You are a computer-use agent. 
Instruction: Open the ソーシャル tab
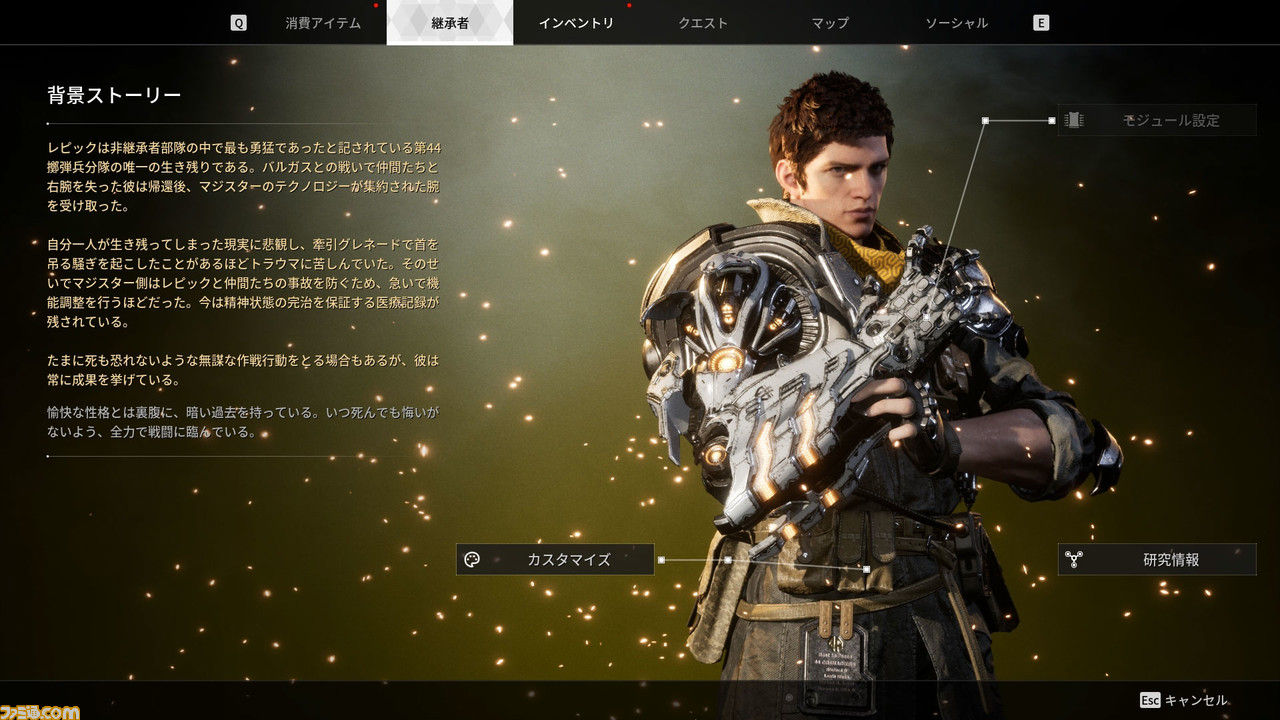pyautogui.click(x=956, y=23)
